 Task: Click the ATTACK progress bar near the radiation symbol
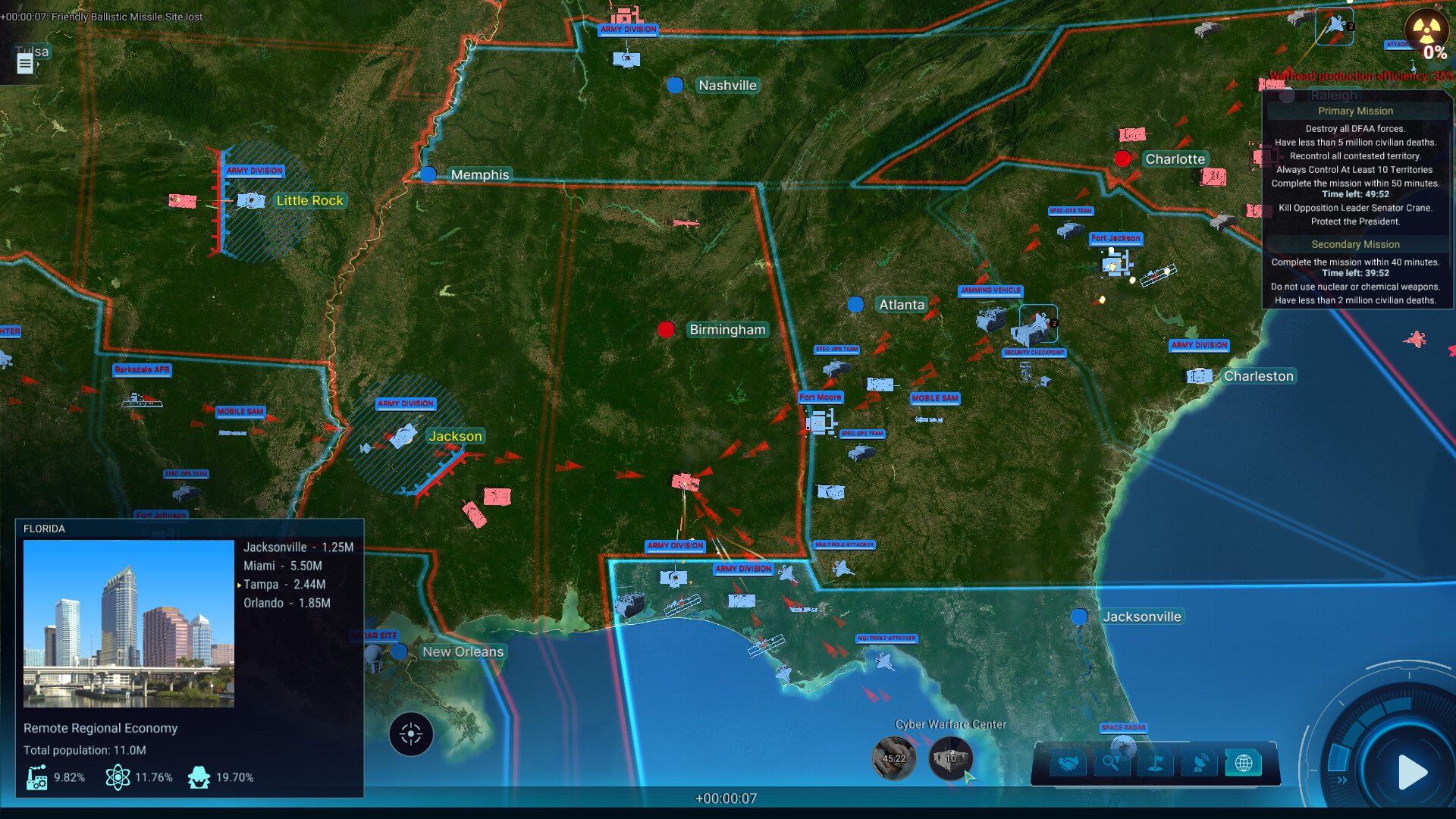pos(1397,45)
